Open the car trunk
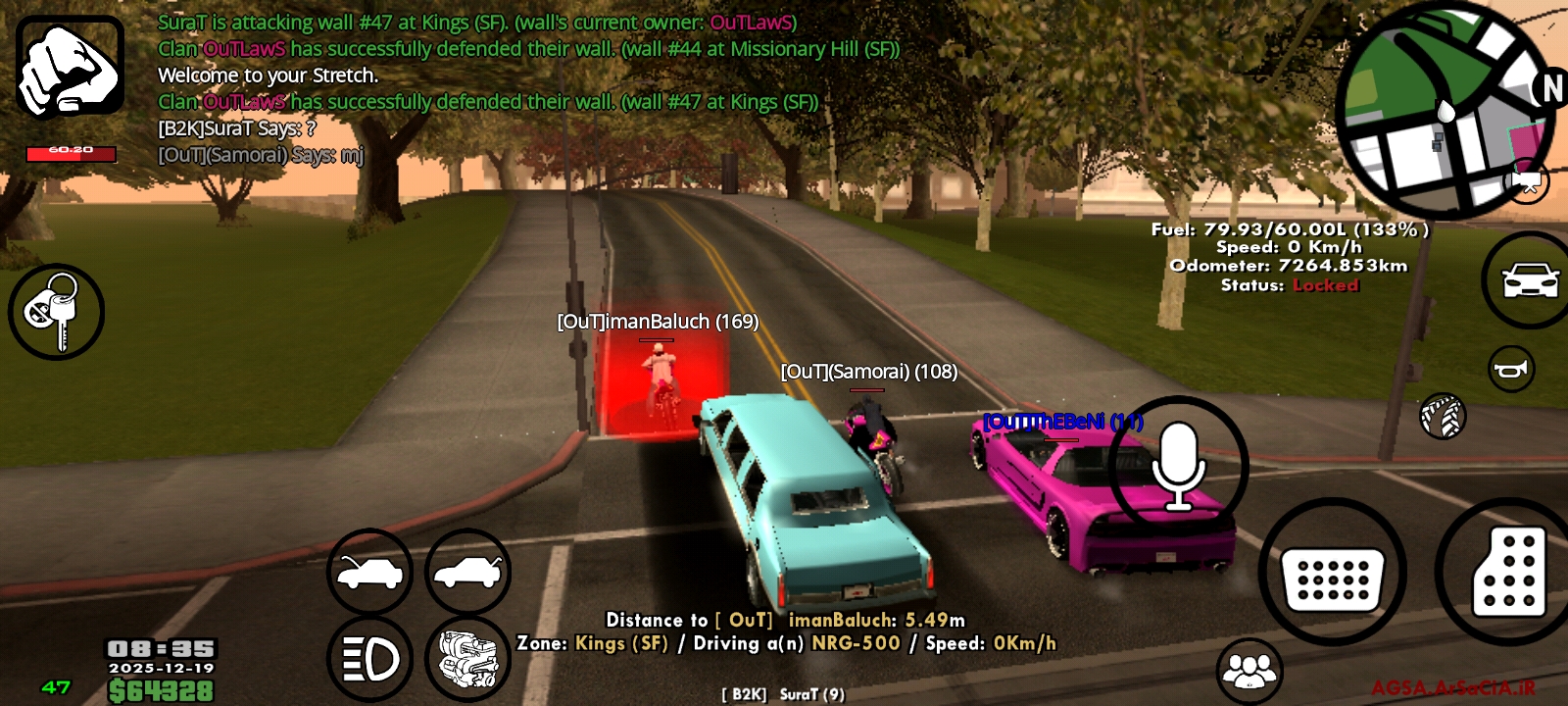Viewport: 1568px width, 706px height. point(467,573)
